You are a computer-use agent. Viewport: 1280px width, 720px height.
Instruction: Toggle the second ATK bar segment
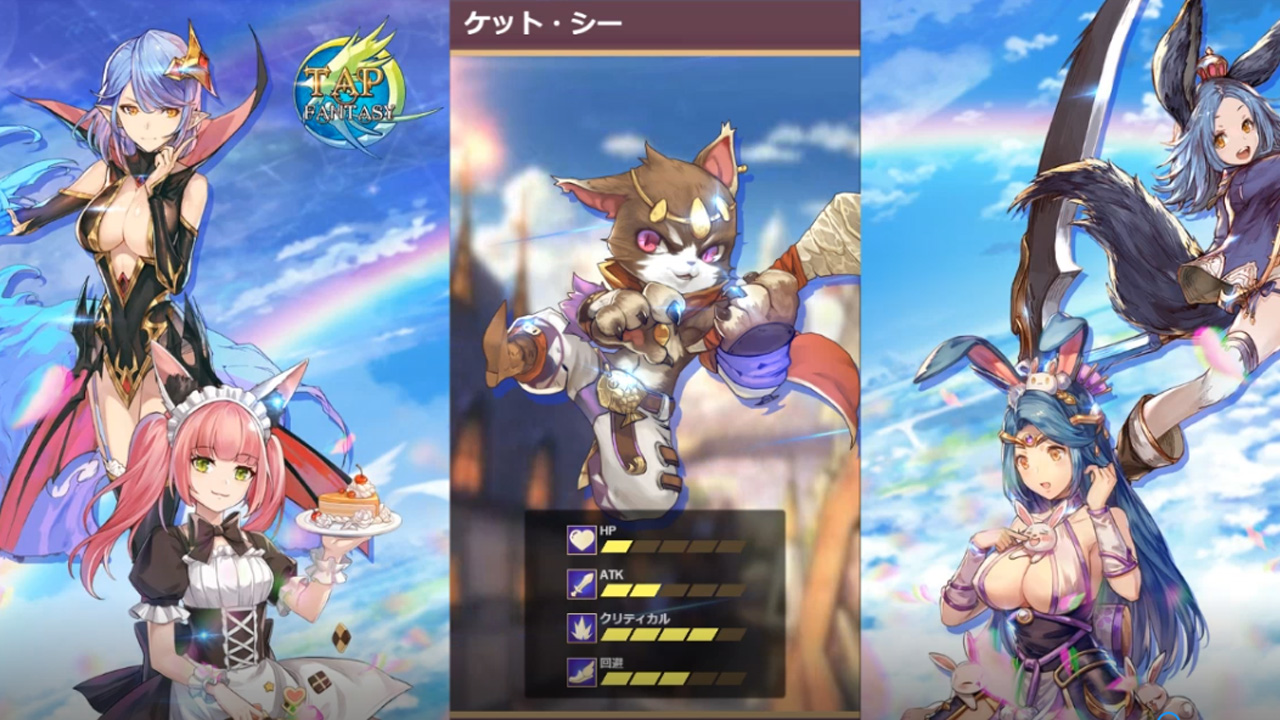tap(645, 588)
